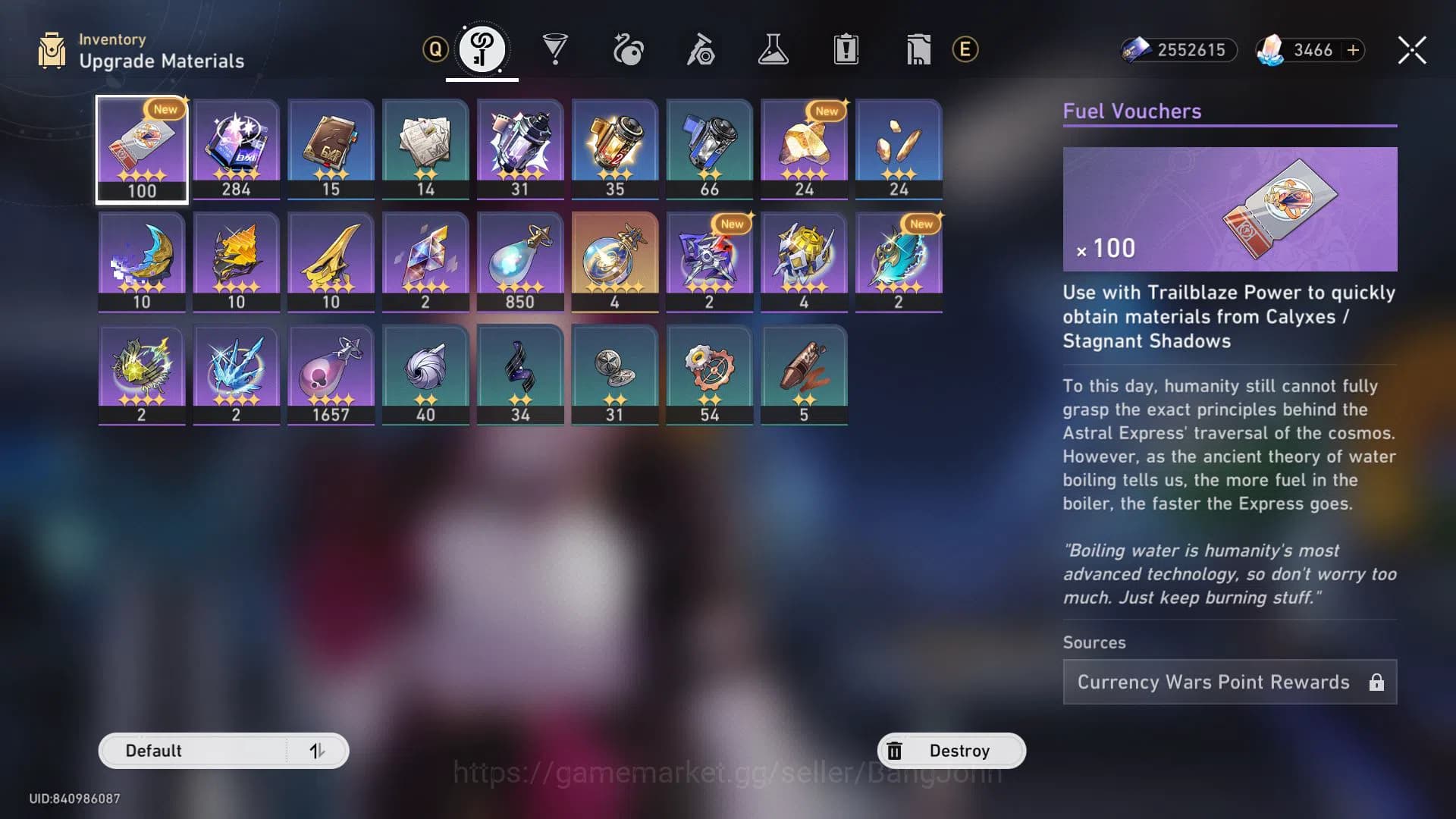Open the Valuables tab at far right
This screenshot has width=1456, height=819.
click(917, 49)
